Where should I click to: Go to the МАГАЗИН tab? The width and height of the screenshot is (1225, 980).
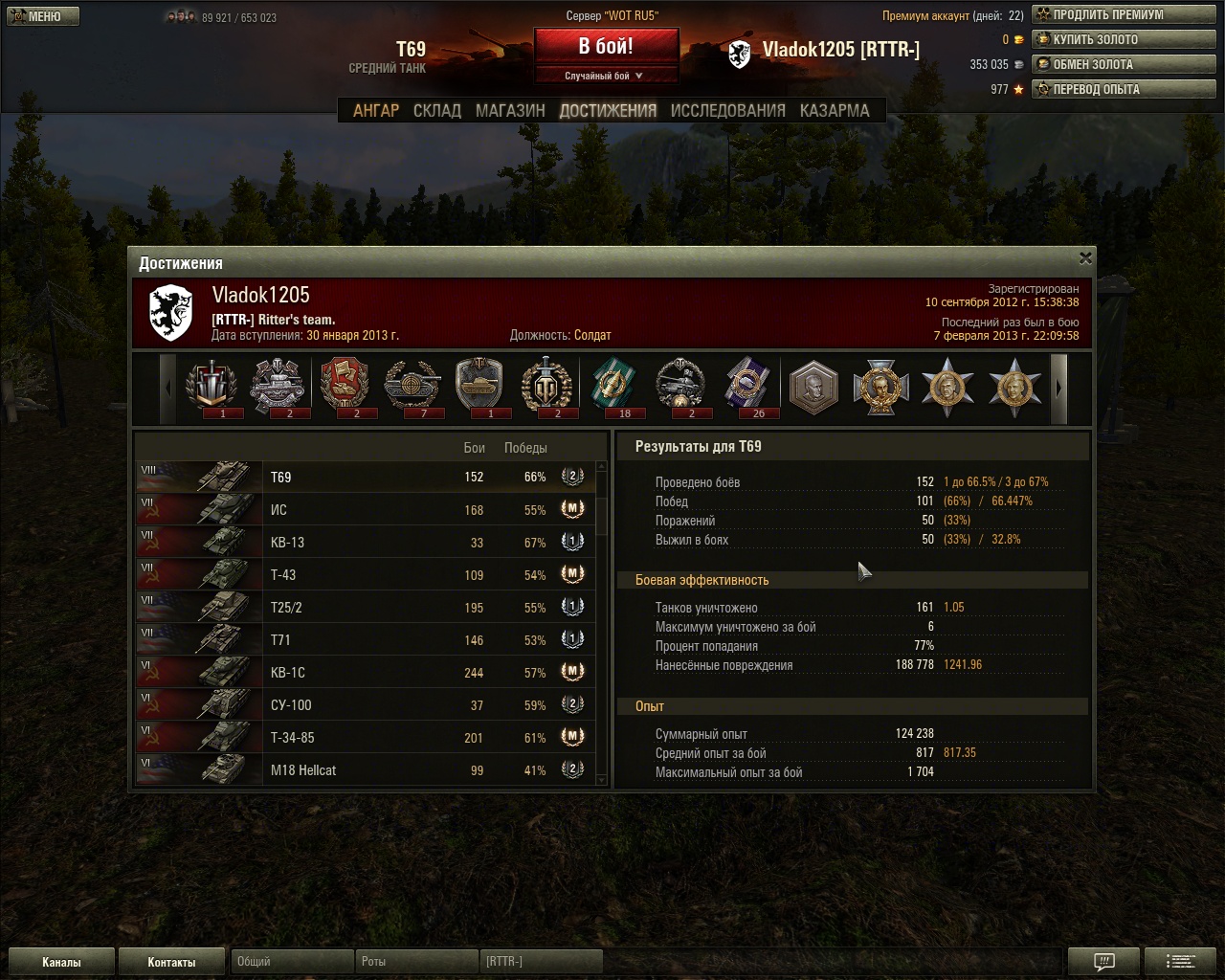click(x=510, y=111)
